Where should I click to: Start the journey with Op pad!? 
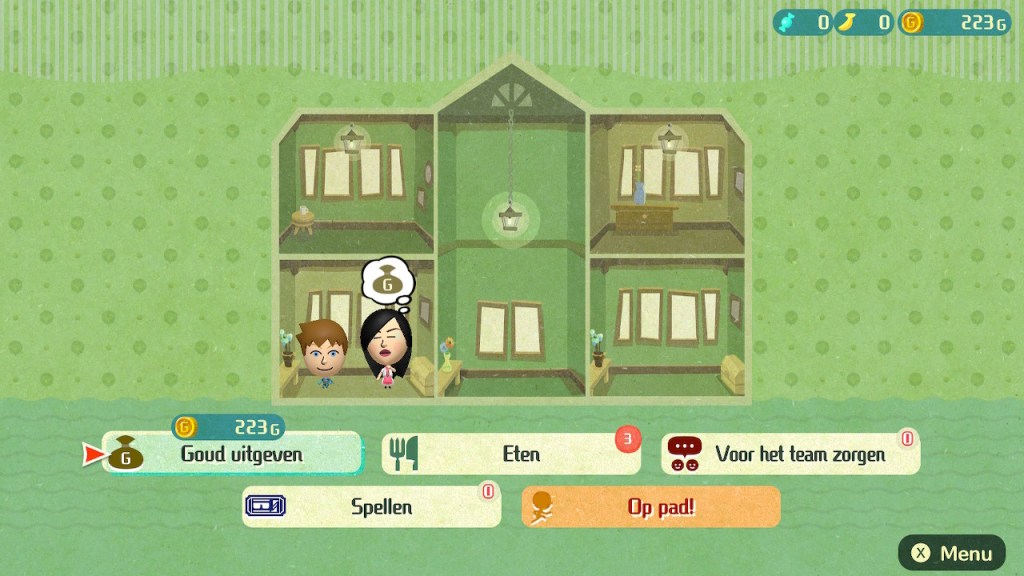[x=651, y=507]
